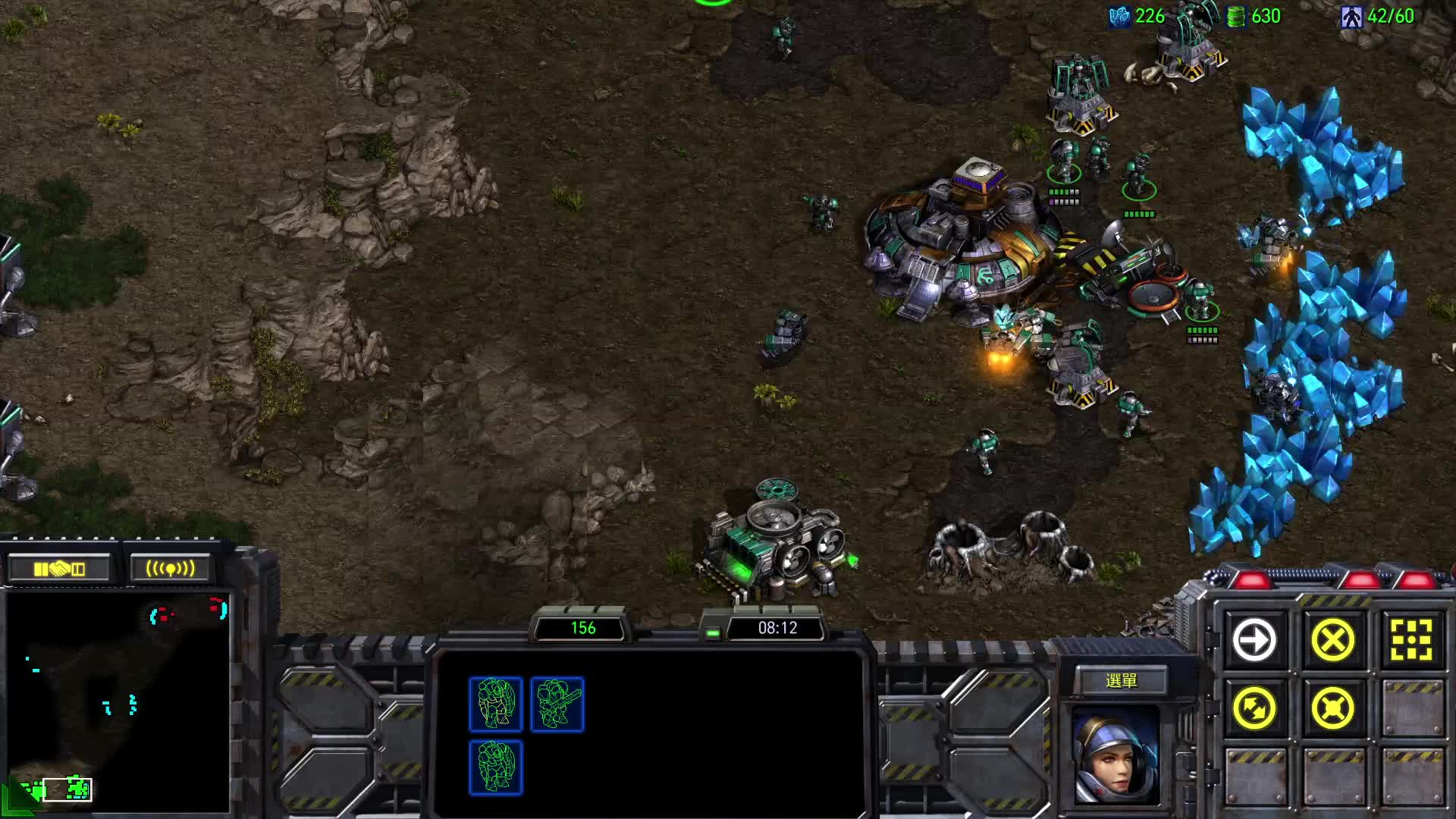Click the medic portrait
Viewport: 1456px width, 819px height.
[1115, 755]
